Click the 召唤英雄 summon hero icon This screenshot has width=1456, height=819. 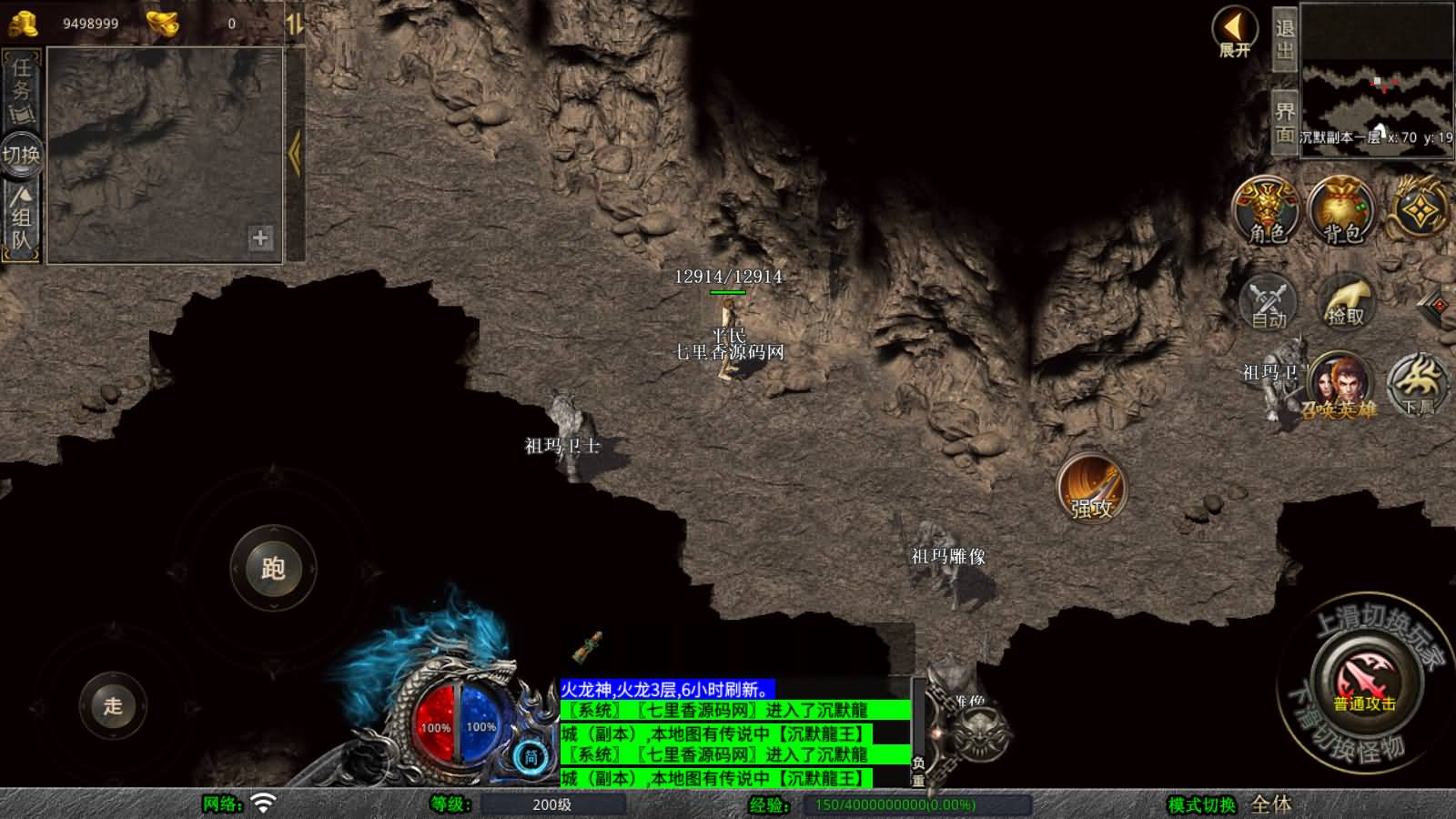point(1338,386)
